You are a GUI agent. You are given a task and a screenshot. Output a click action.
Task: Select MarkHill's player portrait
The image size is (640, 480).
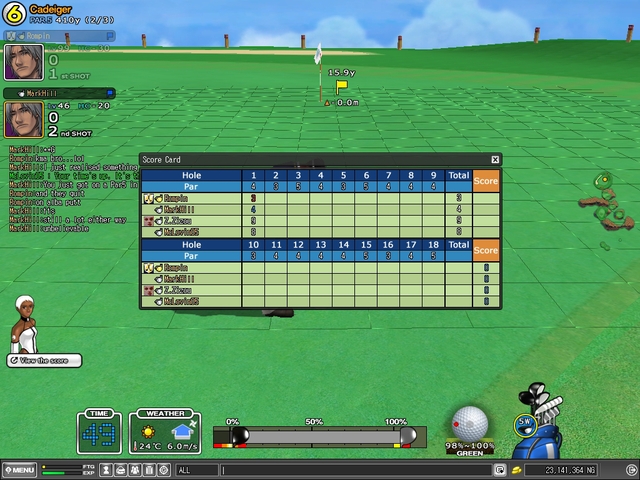(x=23, y=119)
